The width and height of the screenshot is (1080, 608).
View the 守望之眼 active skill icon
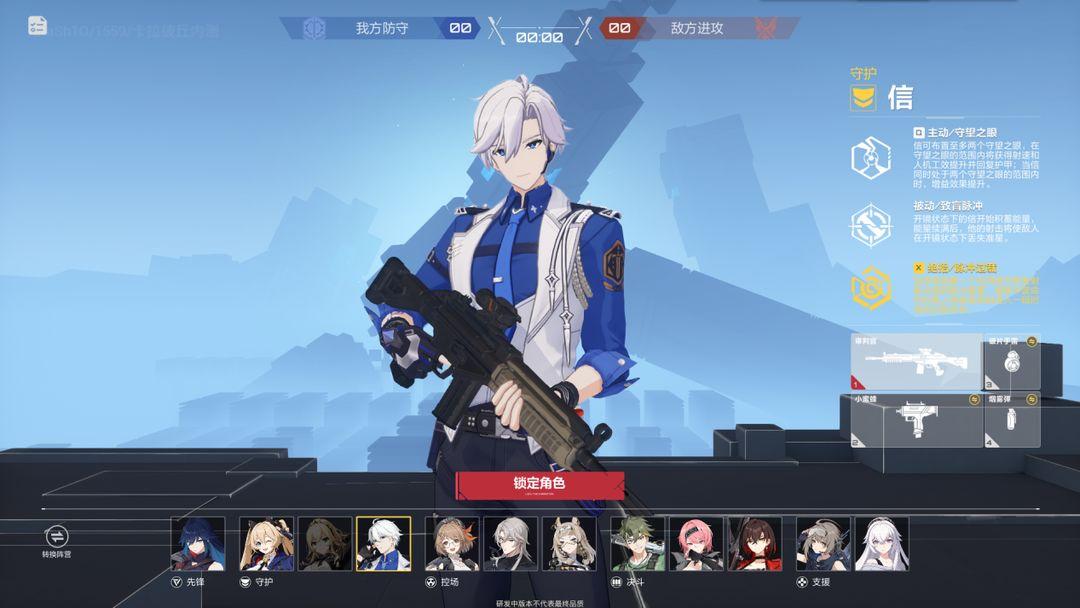pyautogui.click(x=870, y=157)
